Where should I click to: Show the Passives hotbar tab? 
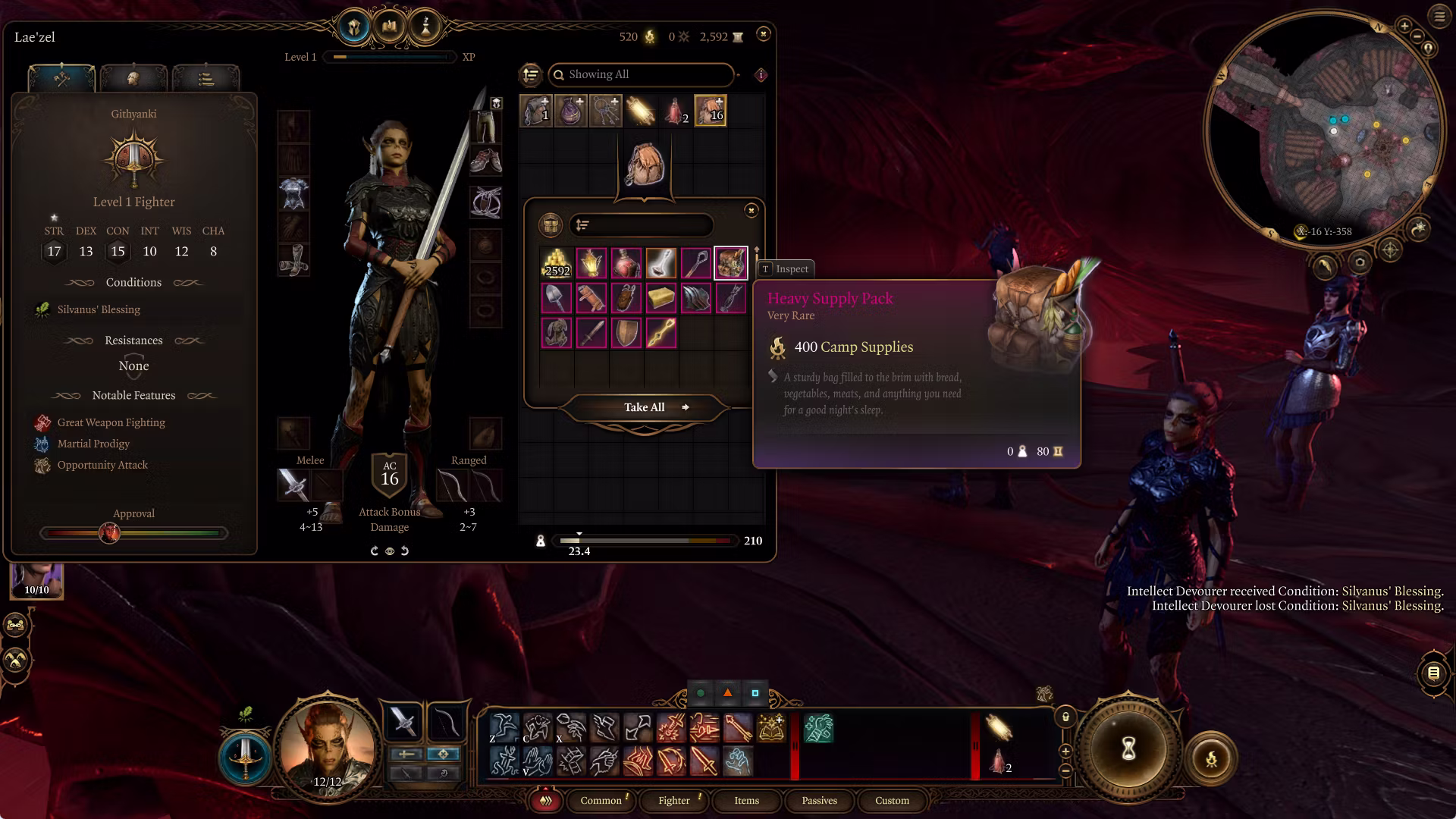coord(819,800)
